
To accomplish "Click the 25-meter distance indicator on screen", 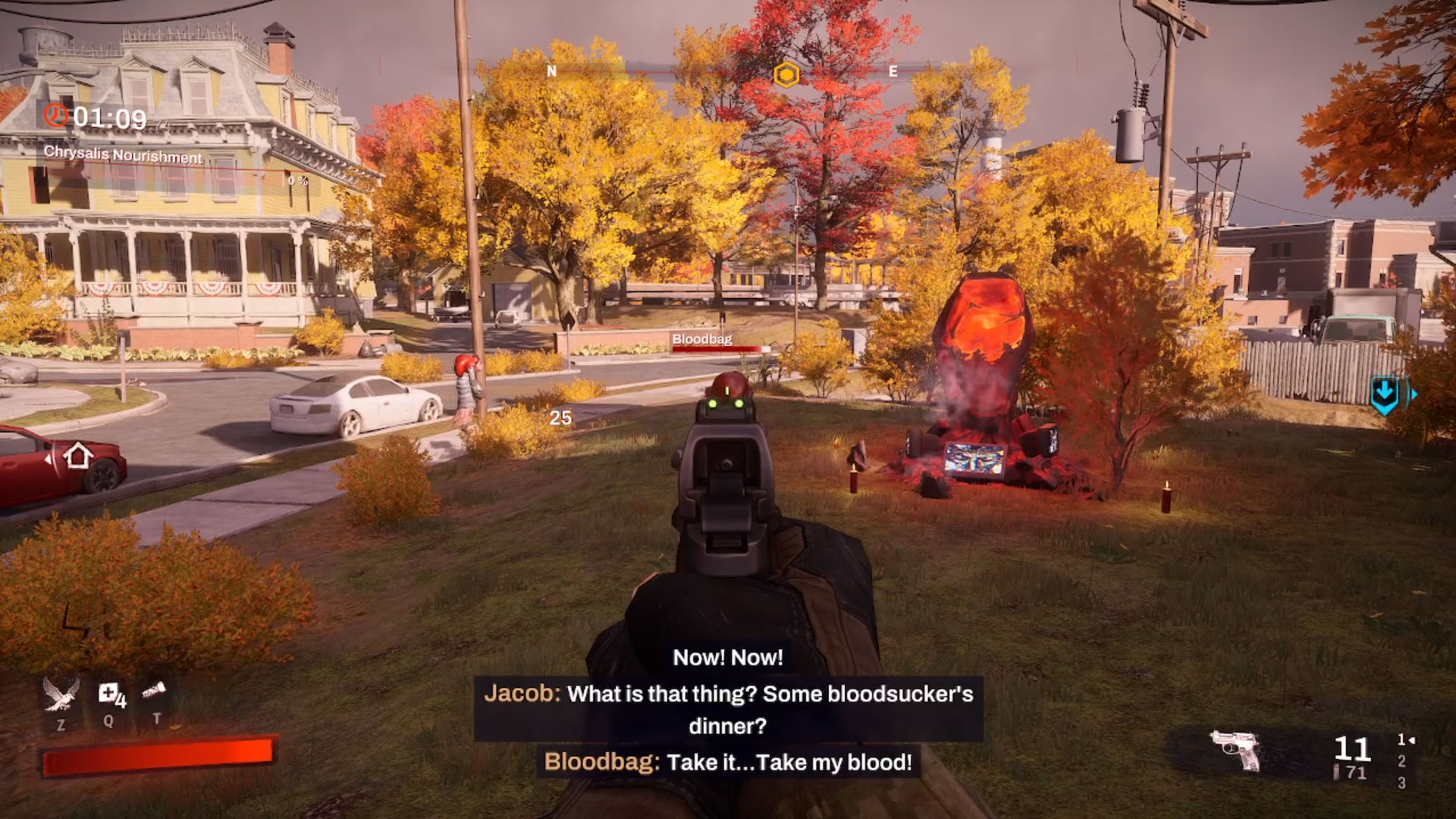I will point(561,419).
